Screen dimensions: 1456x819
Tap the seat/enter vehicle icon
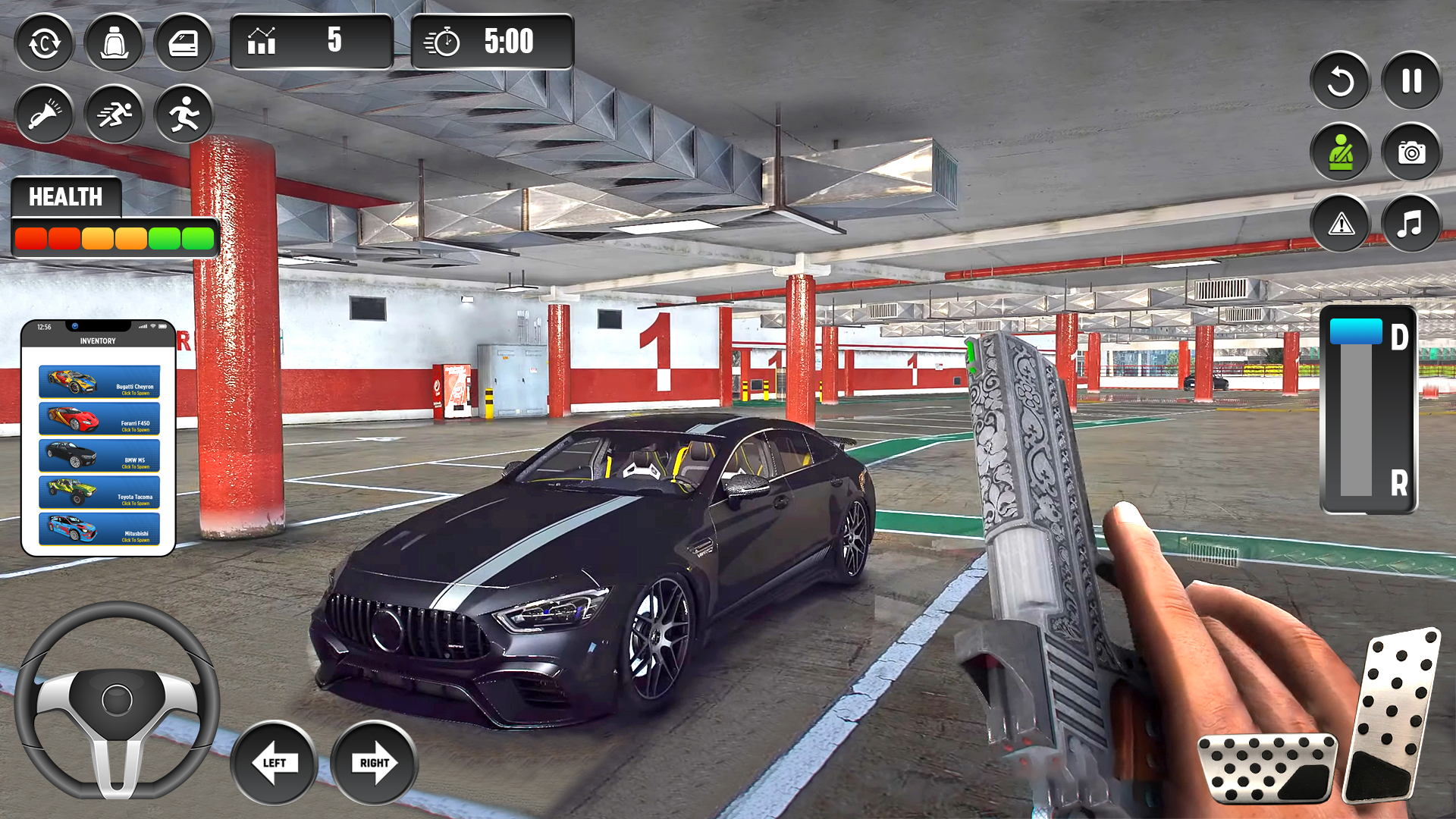[x=114, y=43]
